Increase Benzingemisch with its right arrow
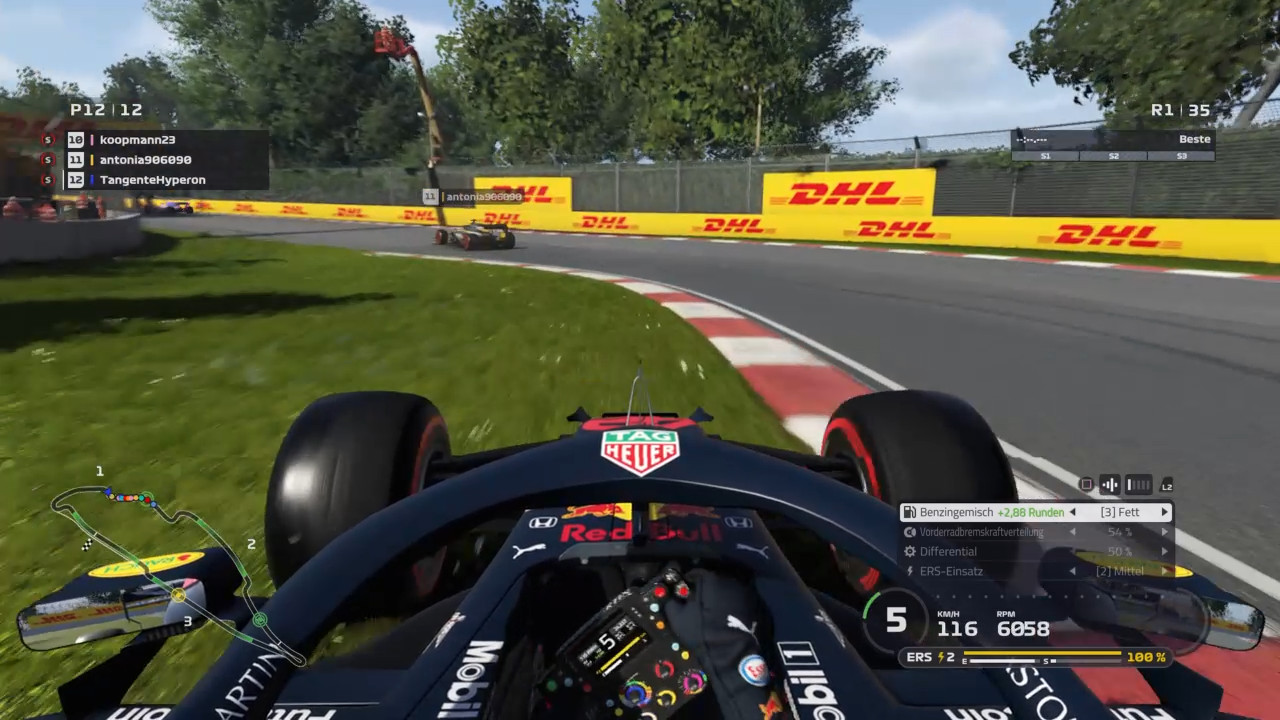This screenshot has height=720, width=1280. (x=1164, y=512)
